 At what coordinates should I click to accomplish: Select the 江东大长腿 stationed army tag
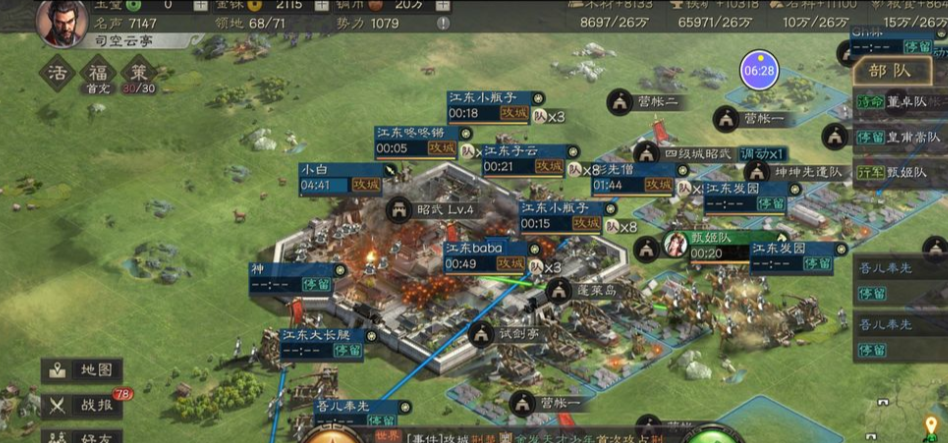pos(322,342)
